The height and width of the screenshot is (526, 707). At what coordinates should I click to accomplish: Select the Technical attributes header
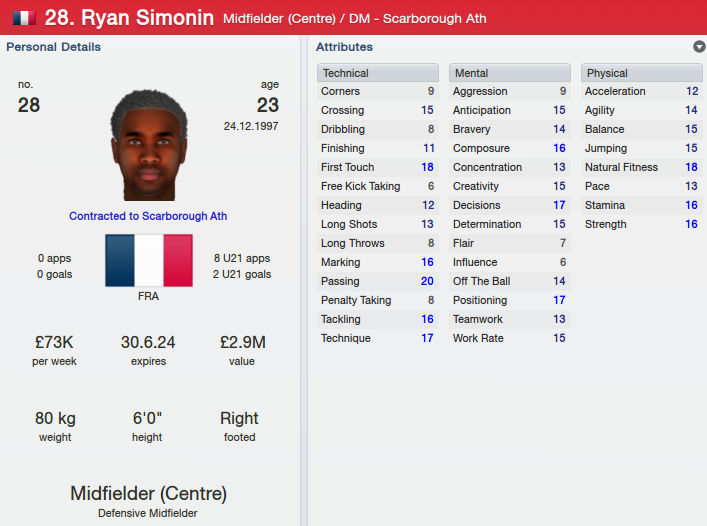tap(378, 73)
